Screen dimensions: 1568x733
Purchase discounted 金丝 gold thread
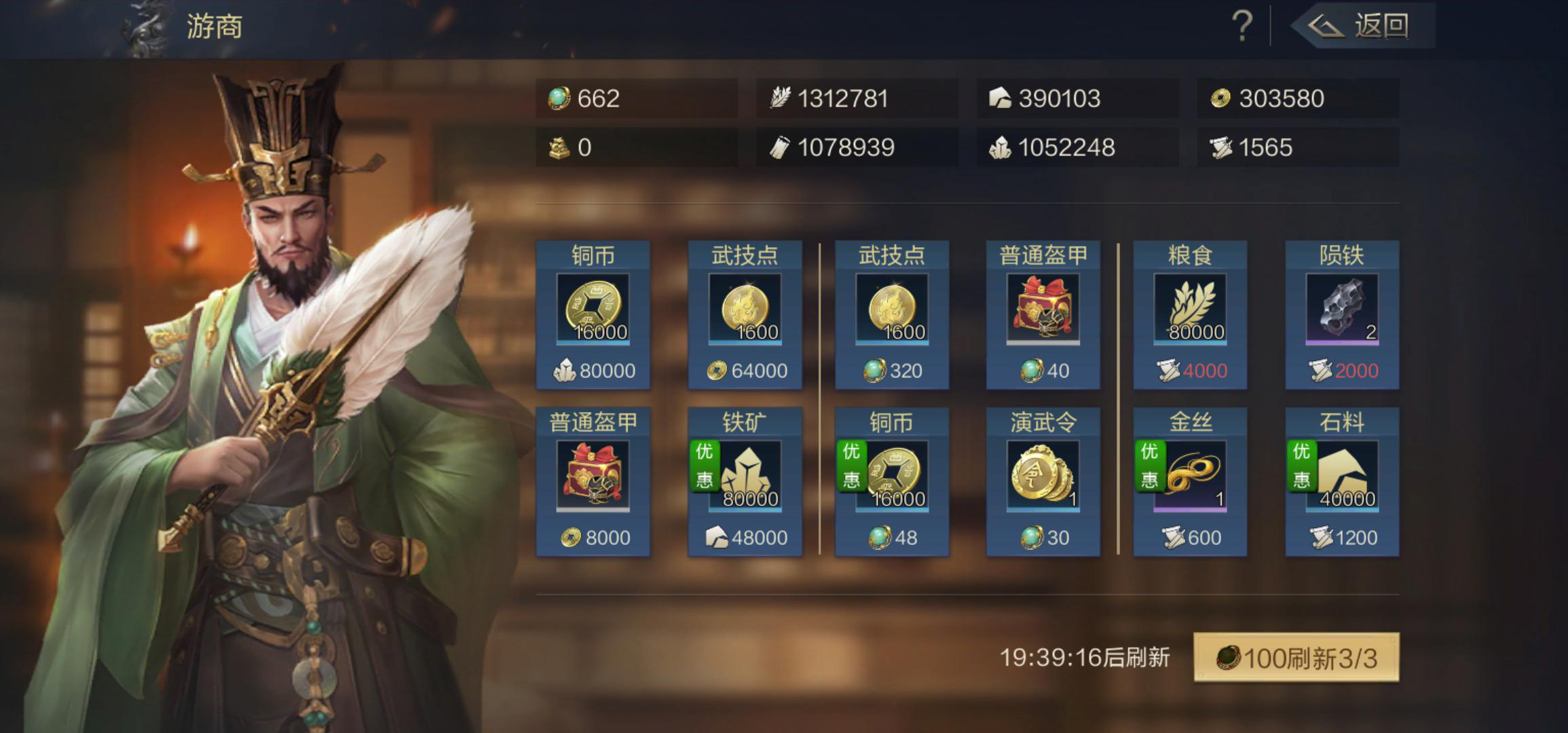1190,482
